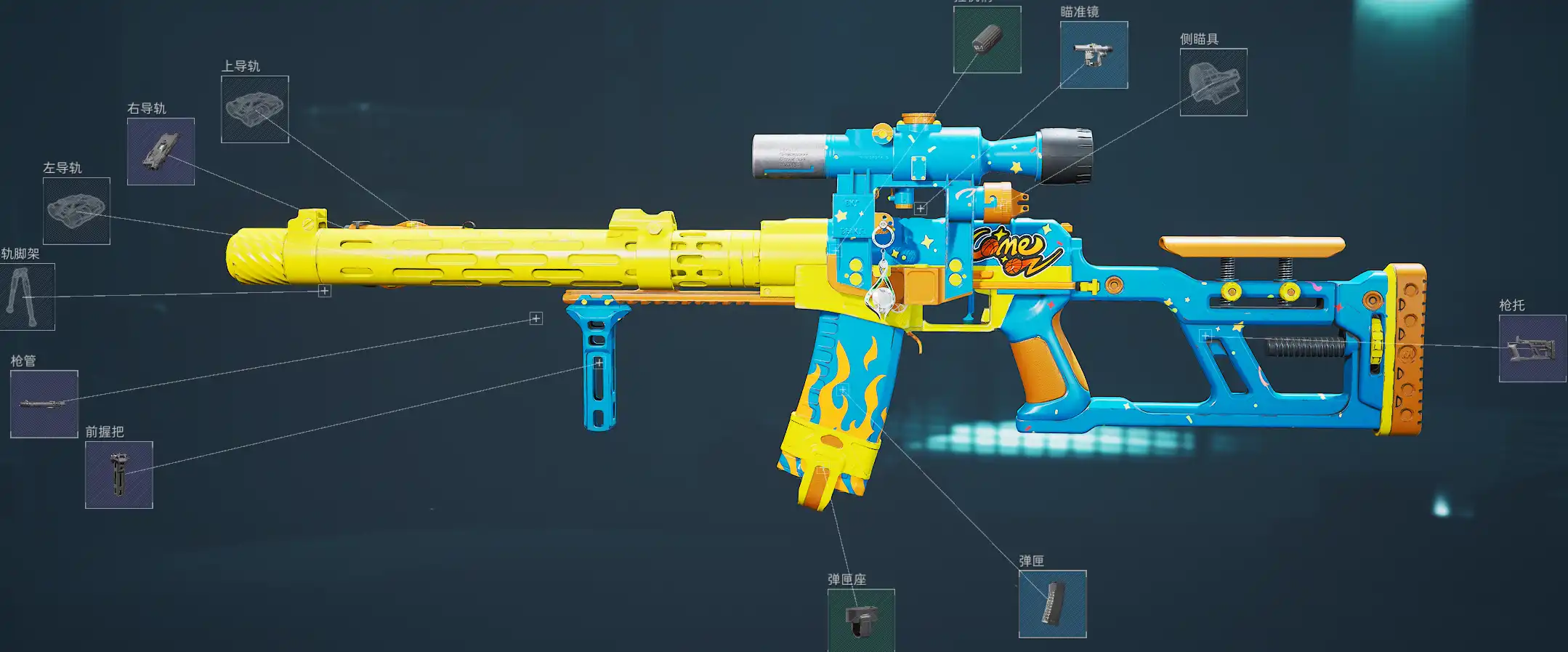
Task: Open the 枪管 barrel slot
Action: pos(44,404)
